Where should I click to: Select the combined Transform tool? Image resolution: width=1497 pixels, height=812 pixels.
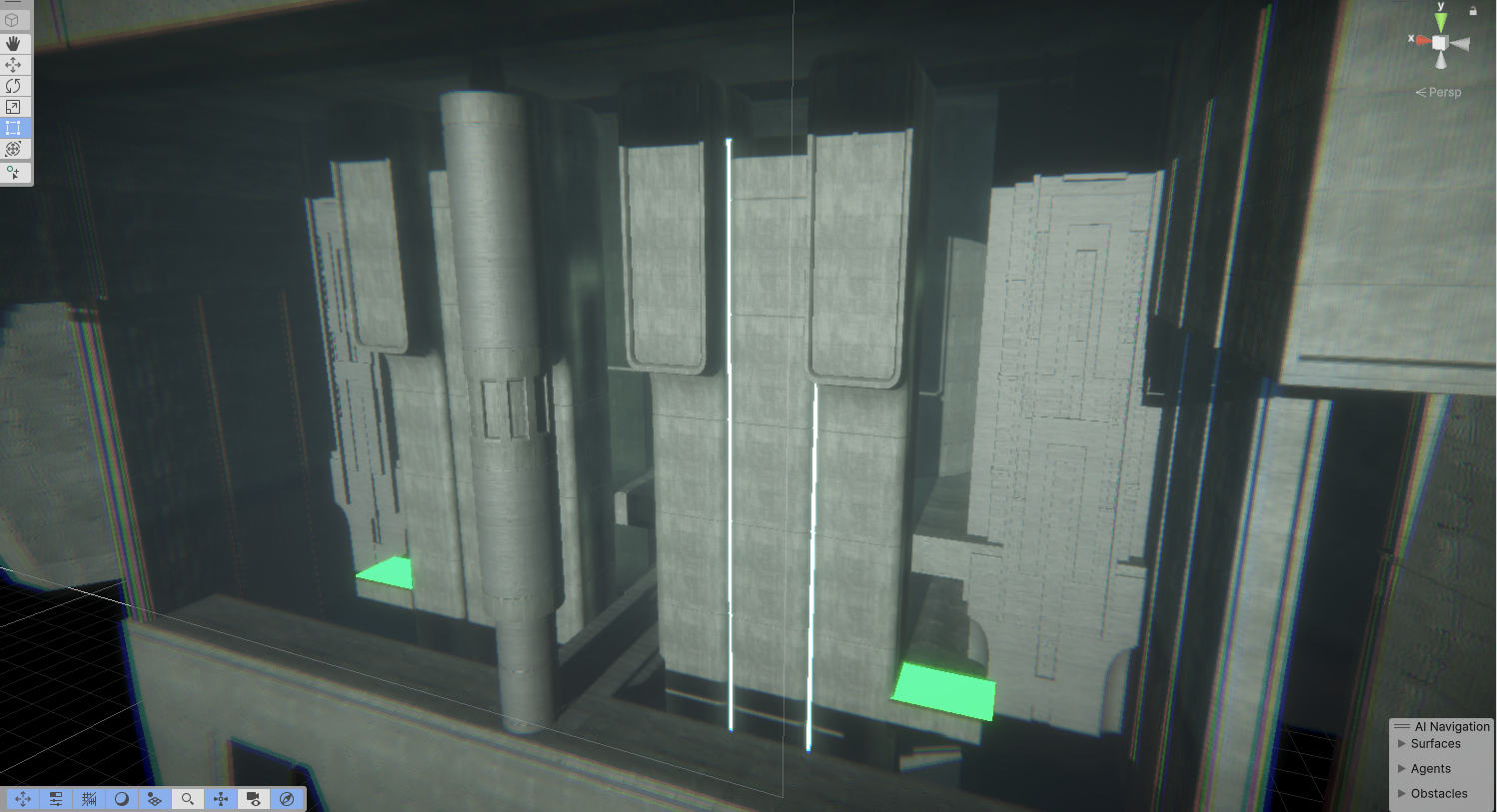tap(14, 149)
